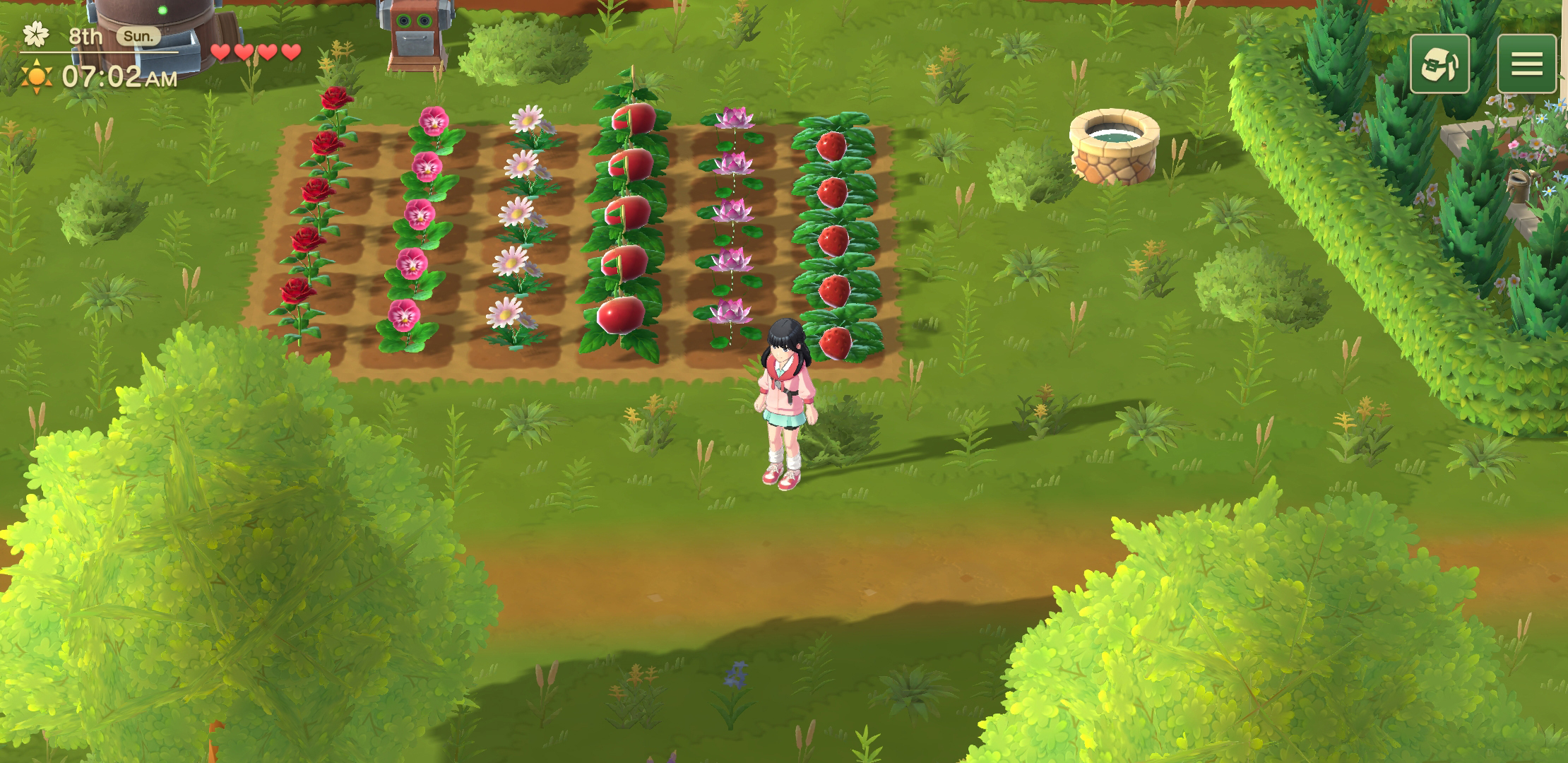This screenshot has height=763, width=1568.
Task: Click the first red heart stamina icon
Action: pos(220,52)
